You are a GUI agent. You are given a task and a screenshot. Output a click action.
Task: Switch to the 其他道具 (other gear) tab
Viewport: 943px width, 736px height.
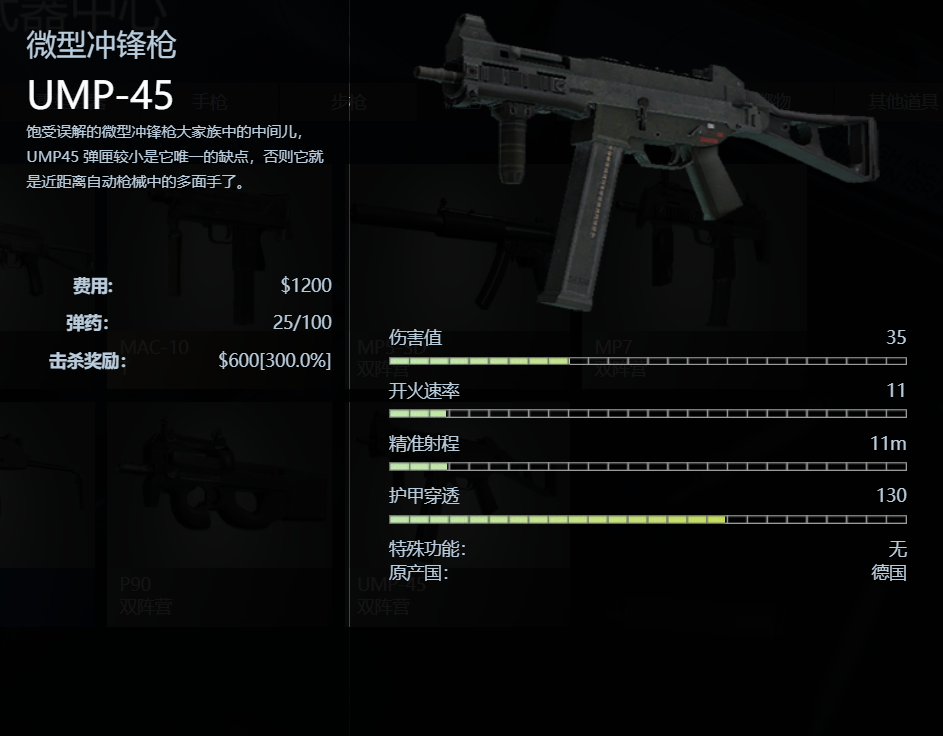tap(902, 101)
